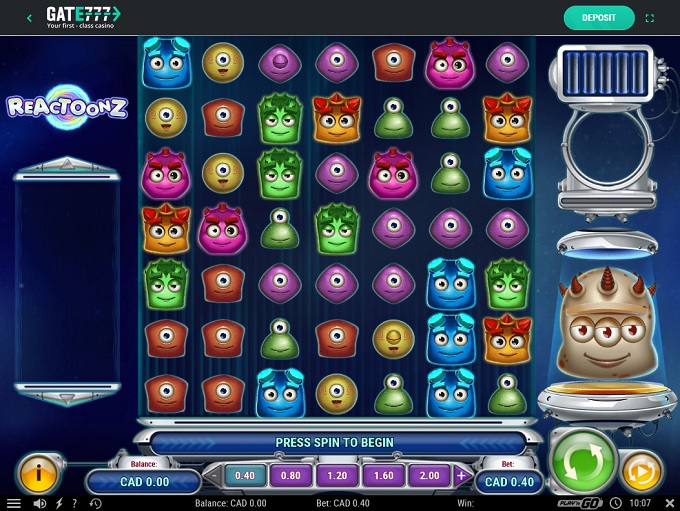Toggle the sound speaker icon
Image resolution: width=680 pixels, height=511 pixels.
[40, 503]
